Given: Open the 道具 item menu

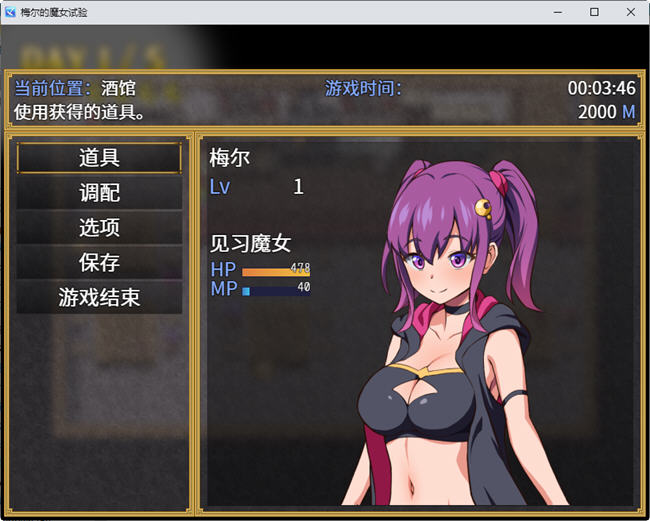Looking at the screenshot, I should (x=99, y=158).
